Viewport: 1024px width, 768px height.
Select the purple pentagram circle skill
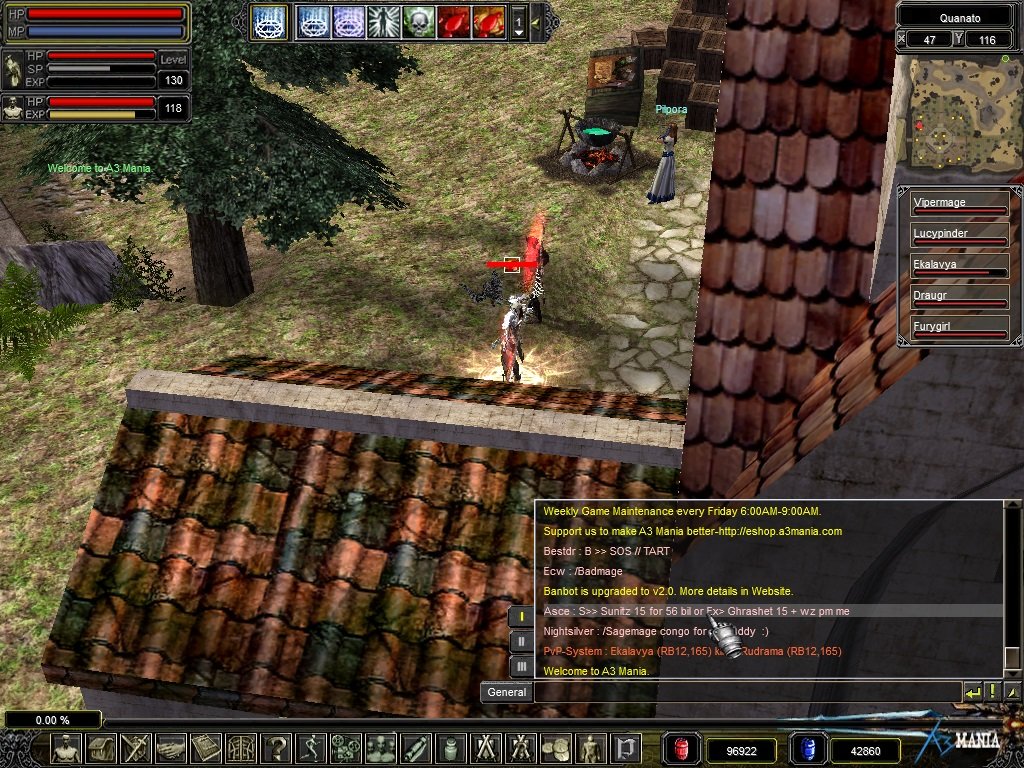click(348, 21)
